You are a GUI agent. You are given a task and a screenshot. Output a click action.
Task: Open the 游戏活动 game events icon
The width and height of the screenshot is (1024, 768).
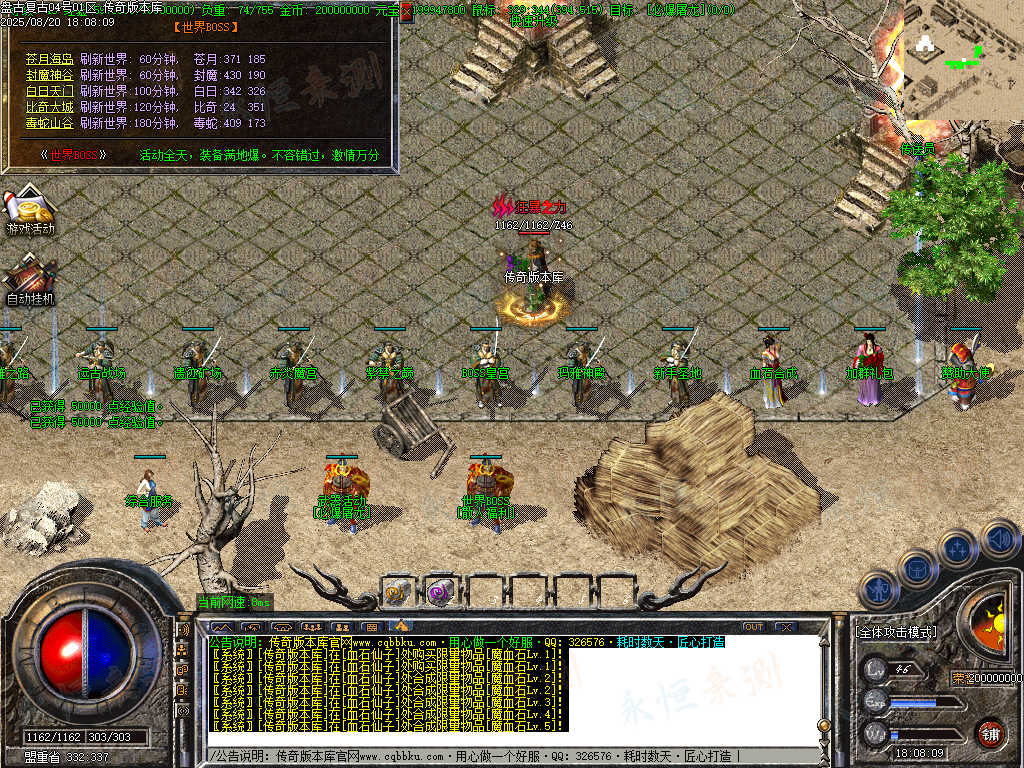tap(30, 209)
